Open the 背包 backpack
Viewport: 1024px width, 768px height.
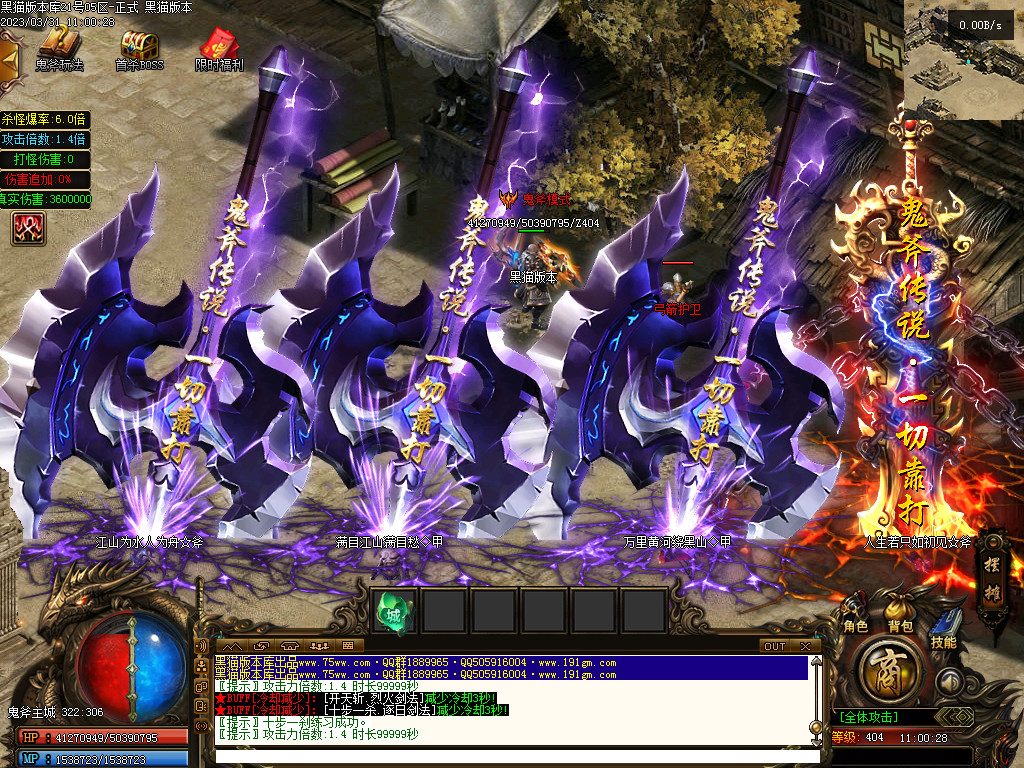[x=900, y=611]
